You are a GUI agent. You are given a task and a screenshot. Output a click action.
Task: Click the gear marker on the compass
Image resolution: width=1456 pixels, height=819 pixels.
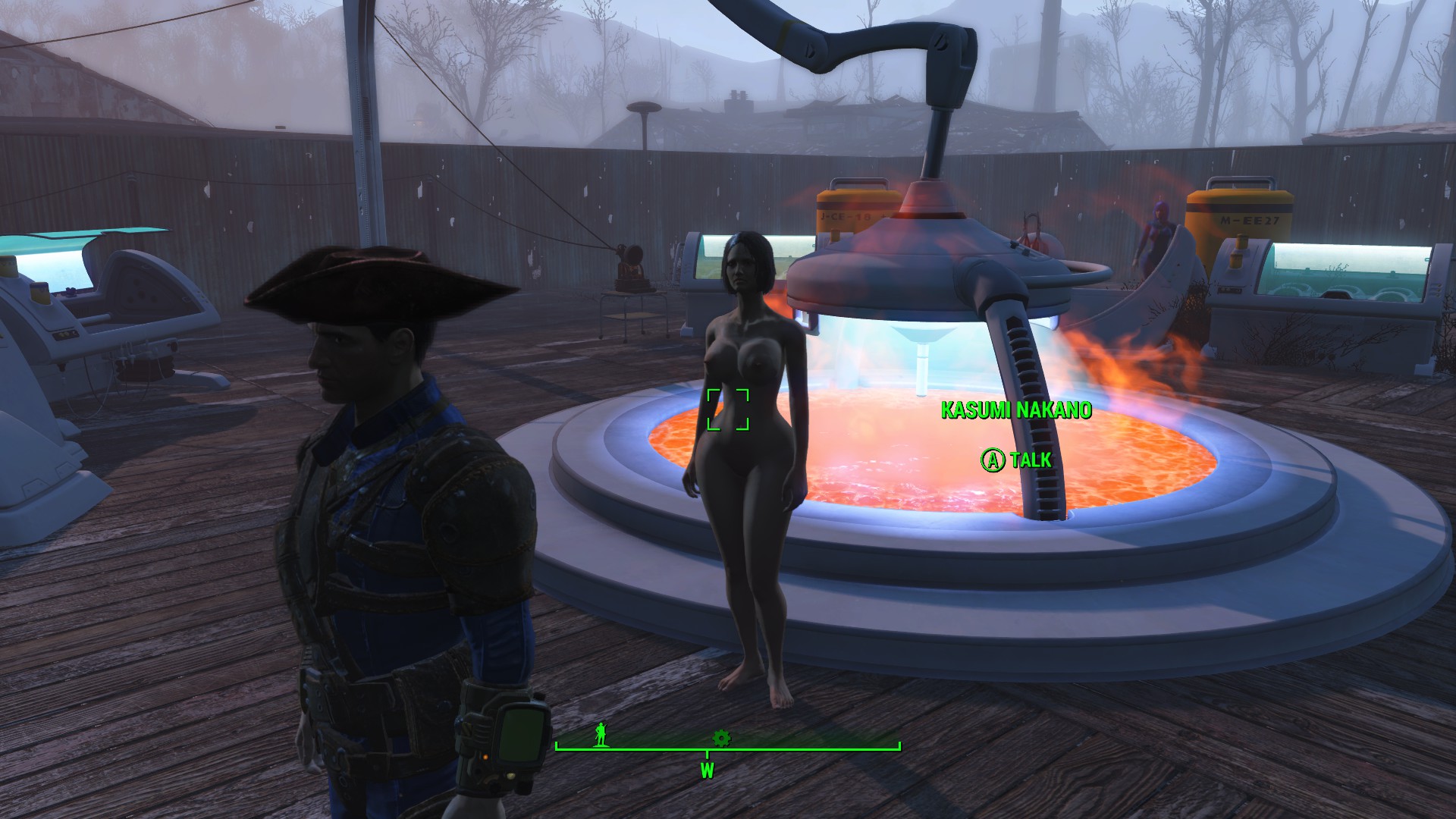tap(721, 737)
